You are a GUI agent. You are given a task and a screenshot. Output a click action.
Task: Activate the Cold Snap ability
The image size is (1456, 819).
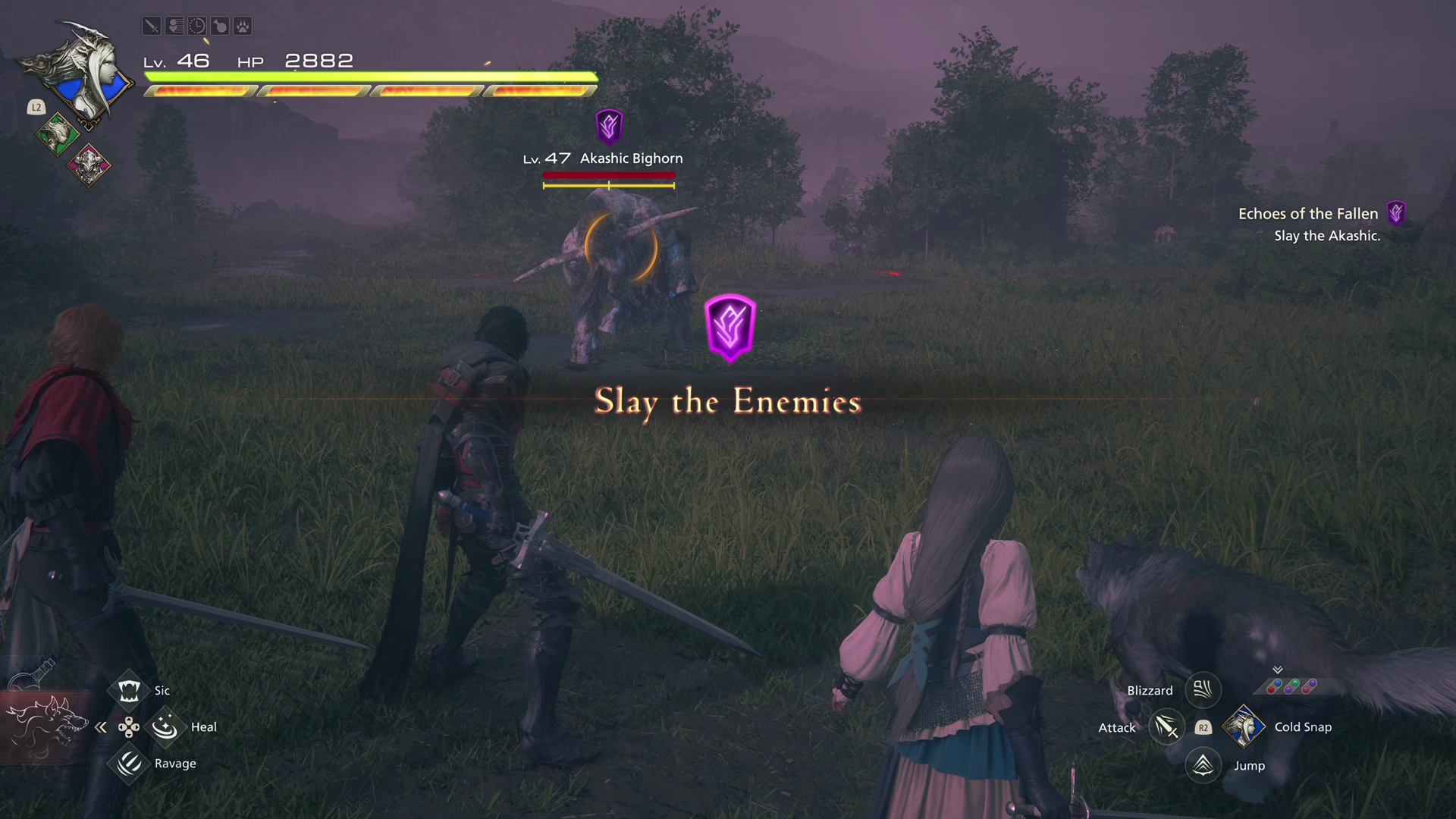click(x=1244, y=726)
